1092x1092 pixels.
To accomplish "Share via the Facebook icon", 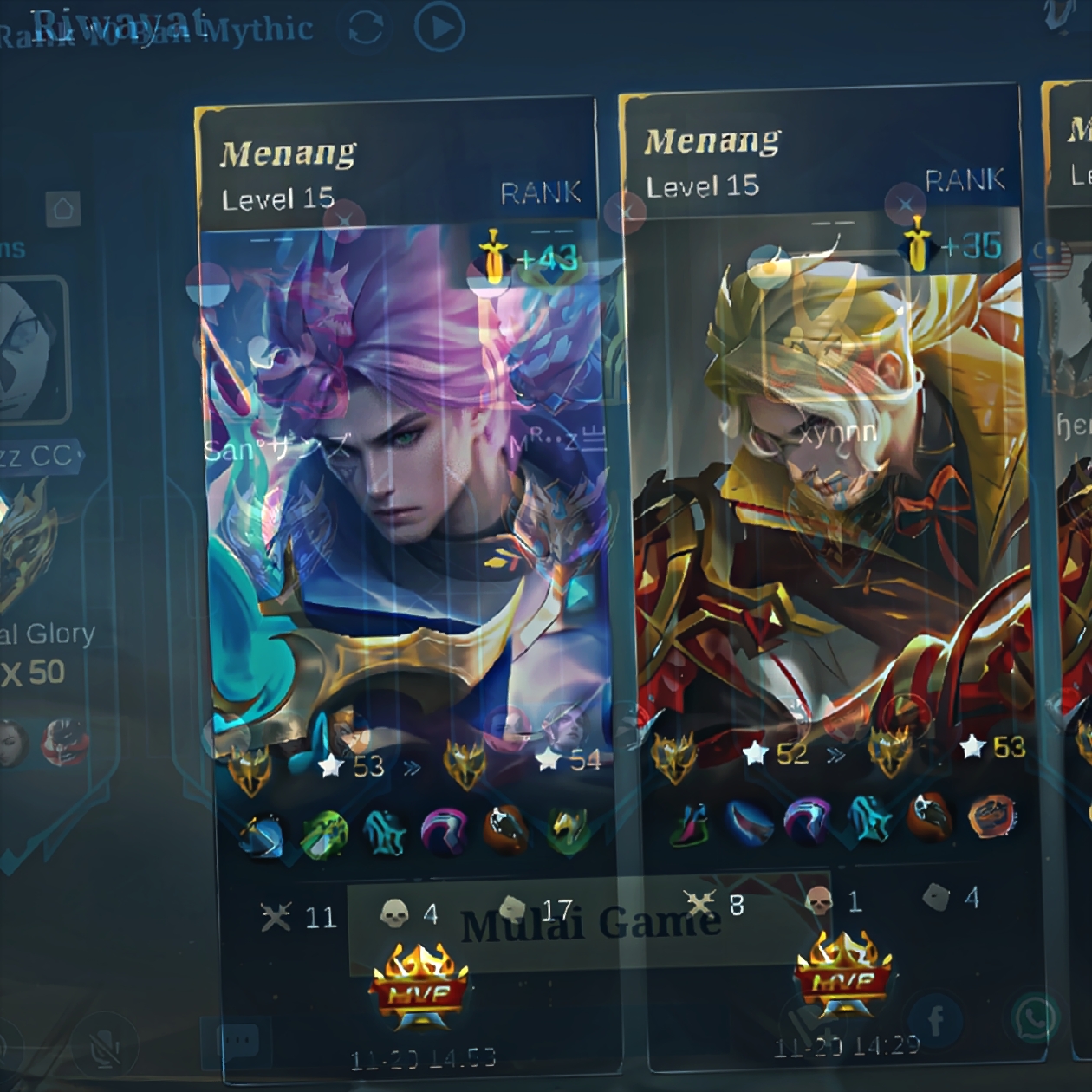I will [935, 1019].
